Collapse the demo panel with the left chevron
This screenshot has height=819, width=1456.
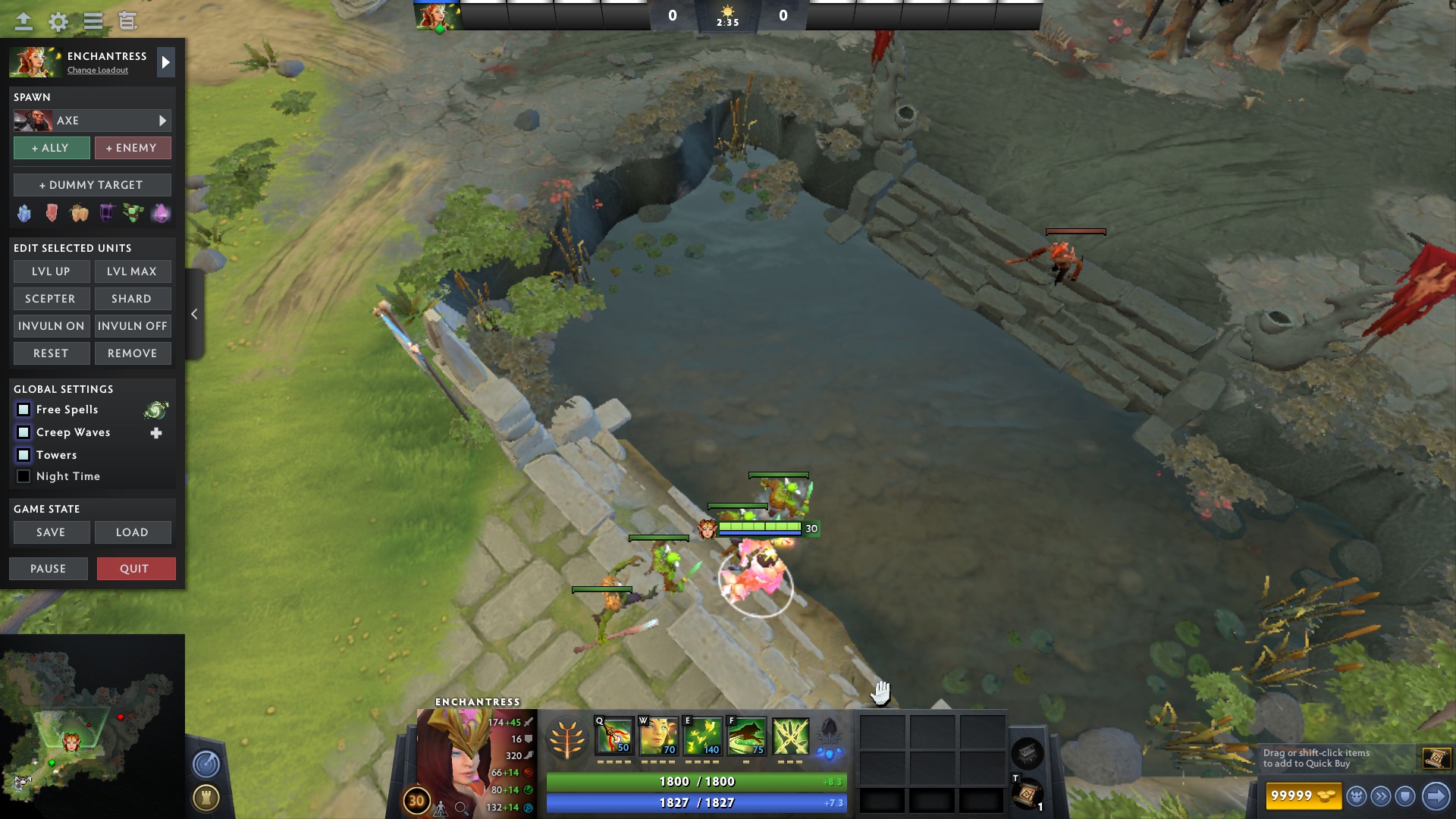click(195, 313)
